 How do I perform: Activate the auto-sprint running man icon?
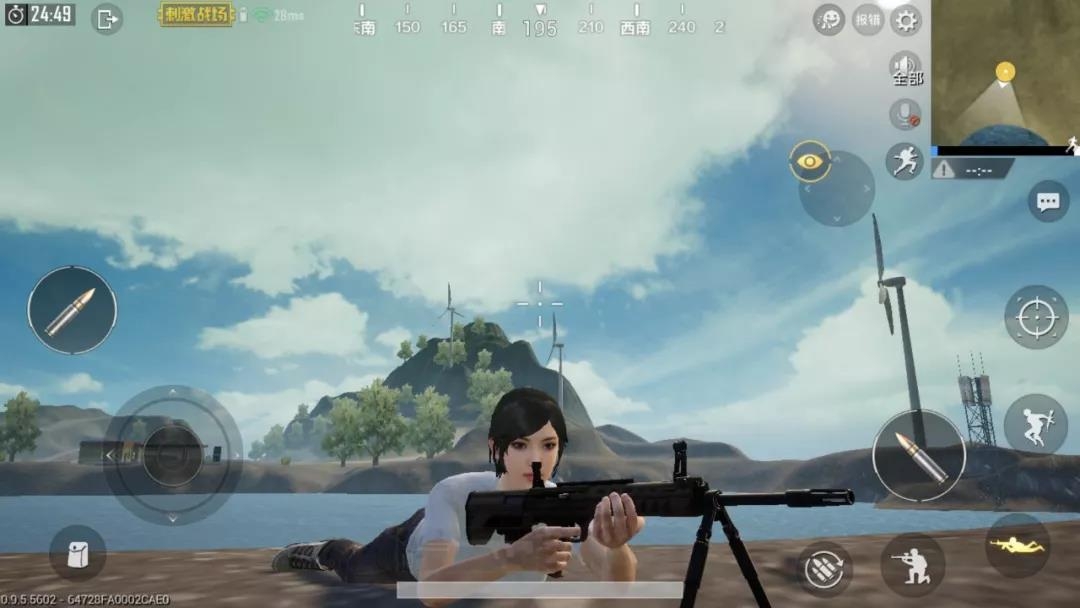[904, 161]
